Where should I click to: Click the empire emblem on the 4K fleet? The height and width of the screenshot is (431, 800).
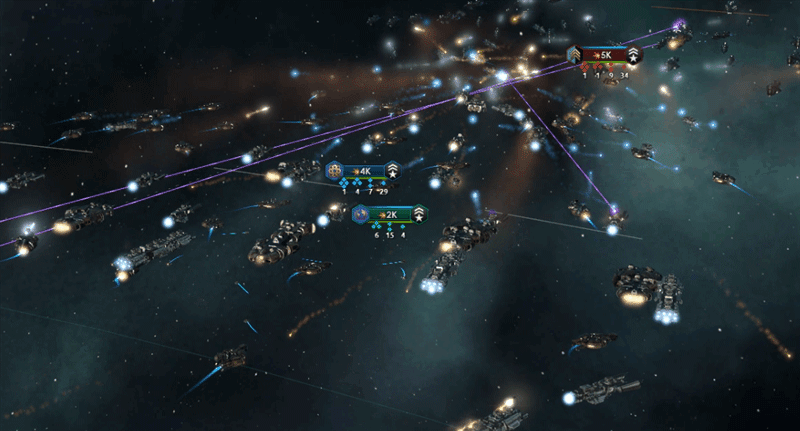[x=333, y=171]
